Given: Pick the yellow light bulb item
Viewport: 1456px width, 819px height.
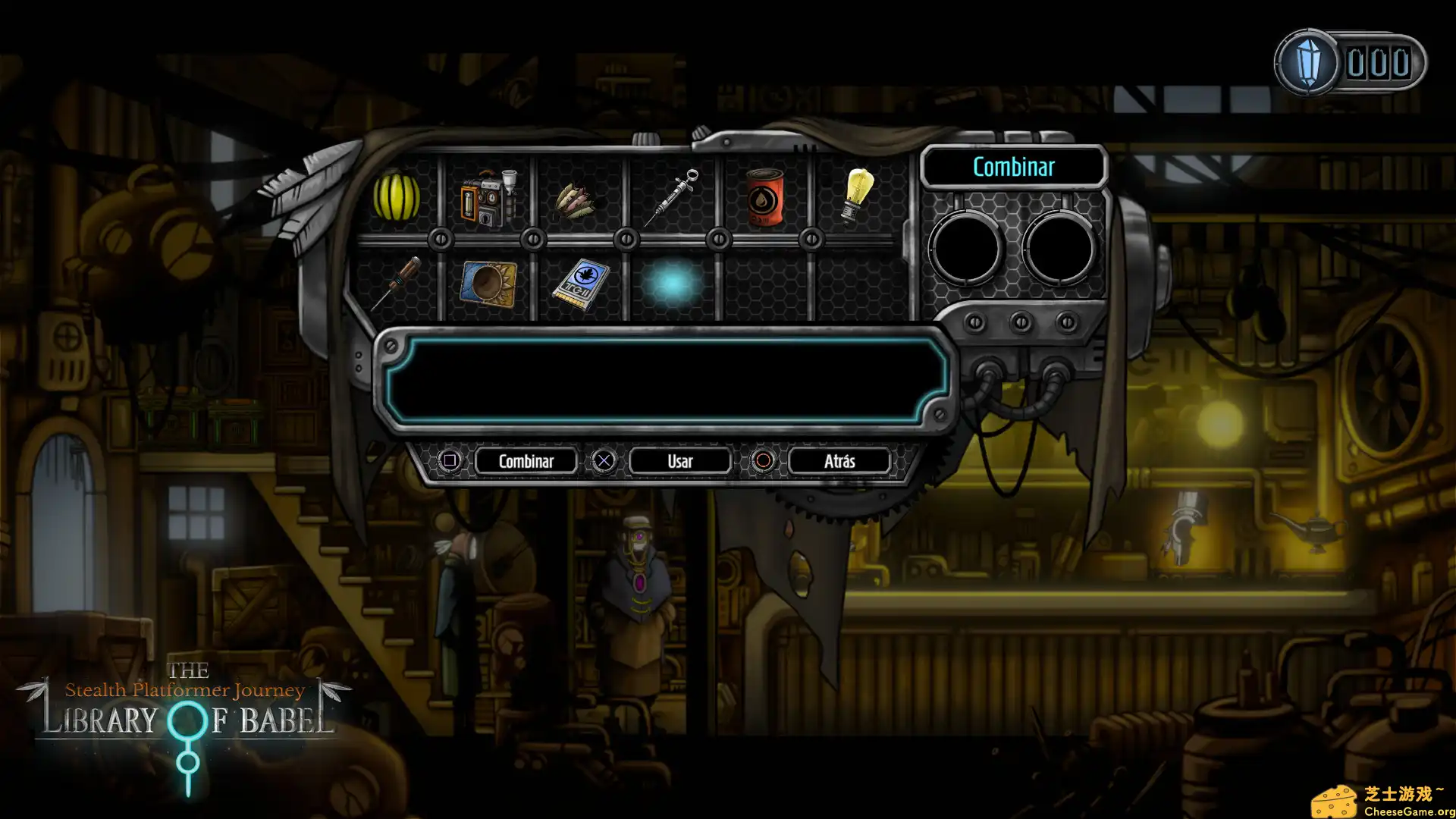Looking at the screenshot, I should coord(857,196).
